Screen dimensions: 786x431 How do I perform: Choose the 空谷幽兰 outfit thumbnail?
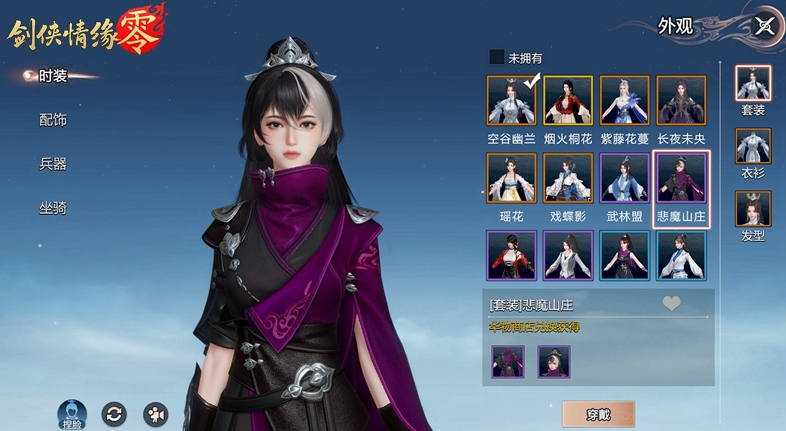click(512, 101)
